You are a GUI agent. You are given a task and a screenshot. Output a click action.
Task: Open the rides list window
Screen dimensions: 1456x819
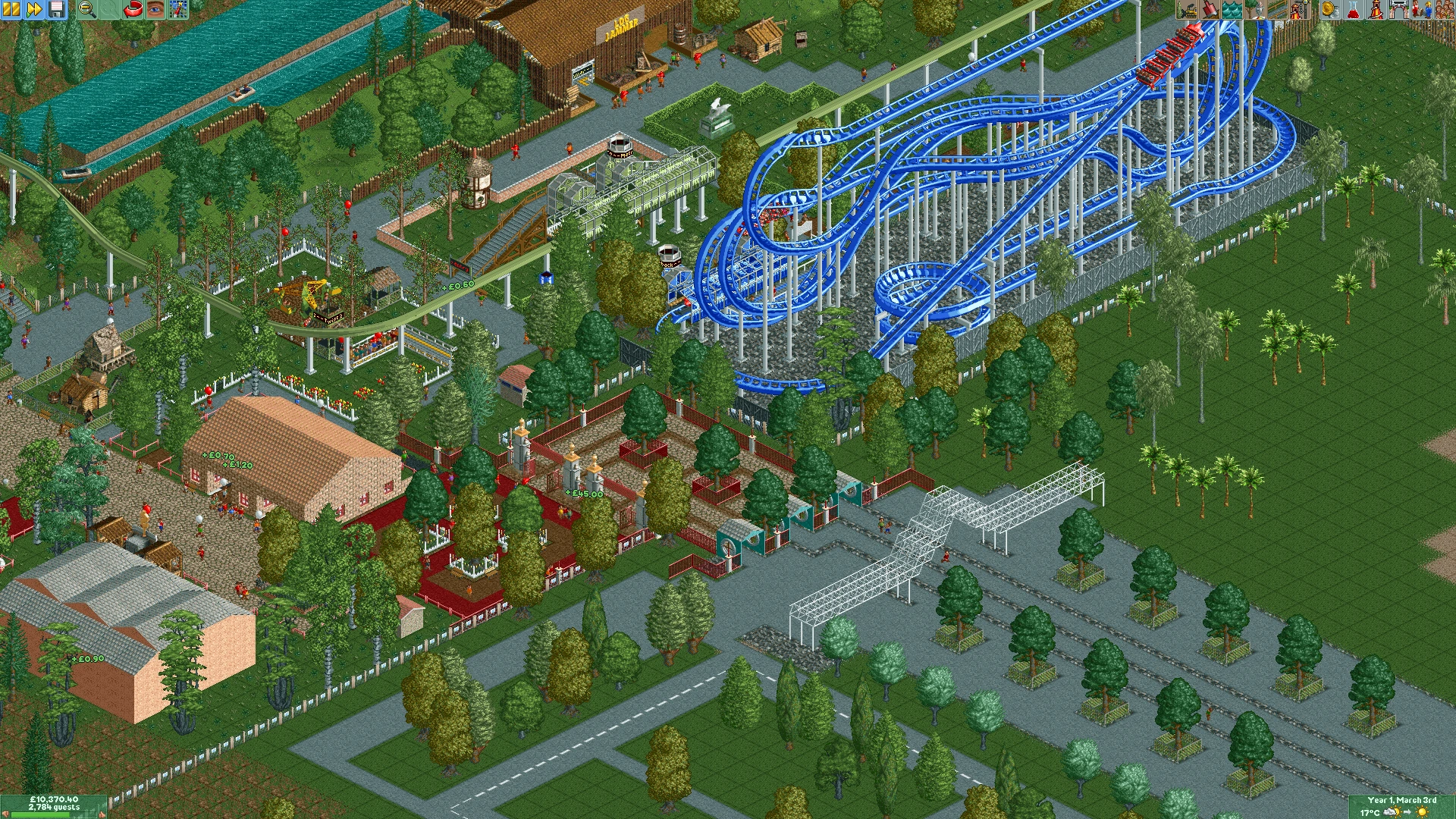point(1376,10)
